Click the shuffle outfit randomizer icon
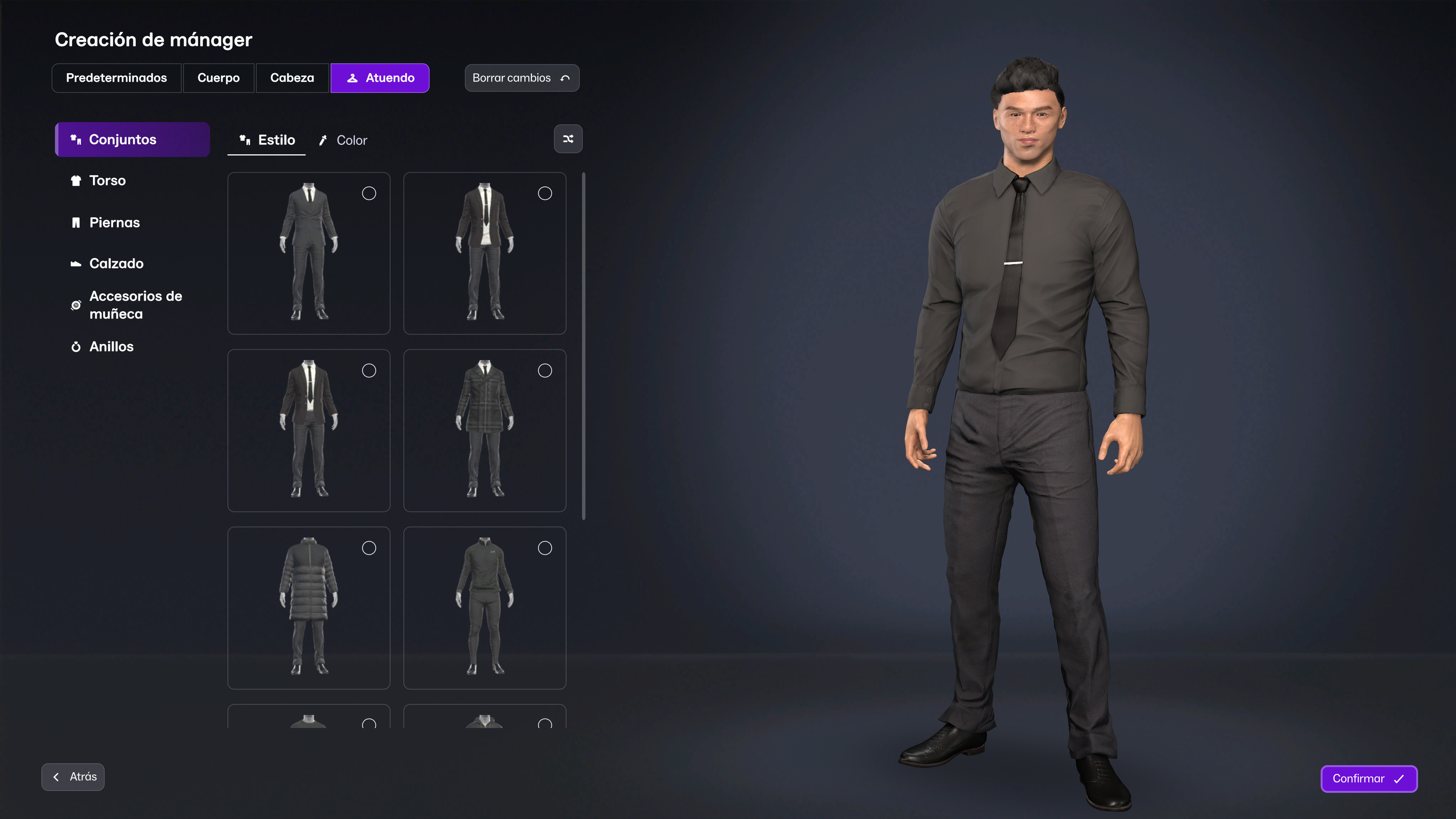Screen dimensions: 1456x819 (x=568, y=138)
